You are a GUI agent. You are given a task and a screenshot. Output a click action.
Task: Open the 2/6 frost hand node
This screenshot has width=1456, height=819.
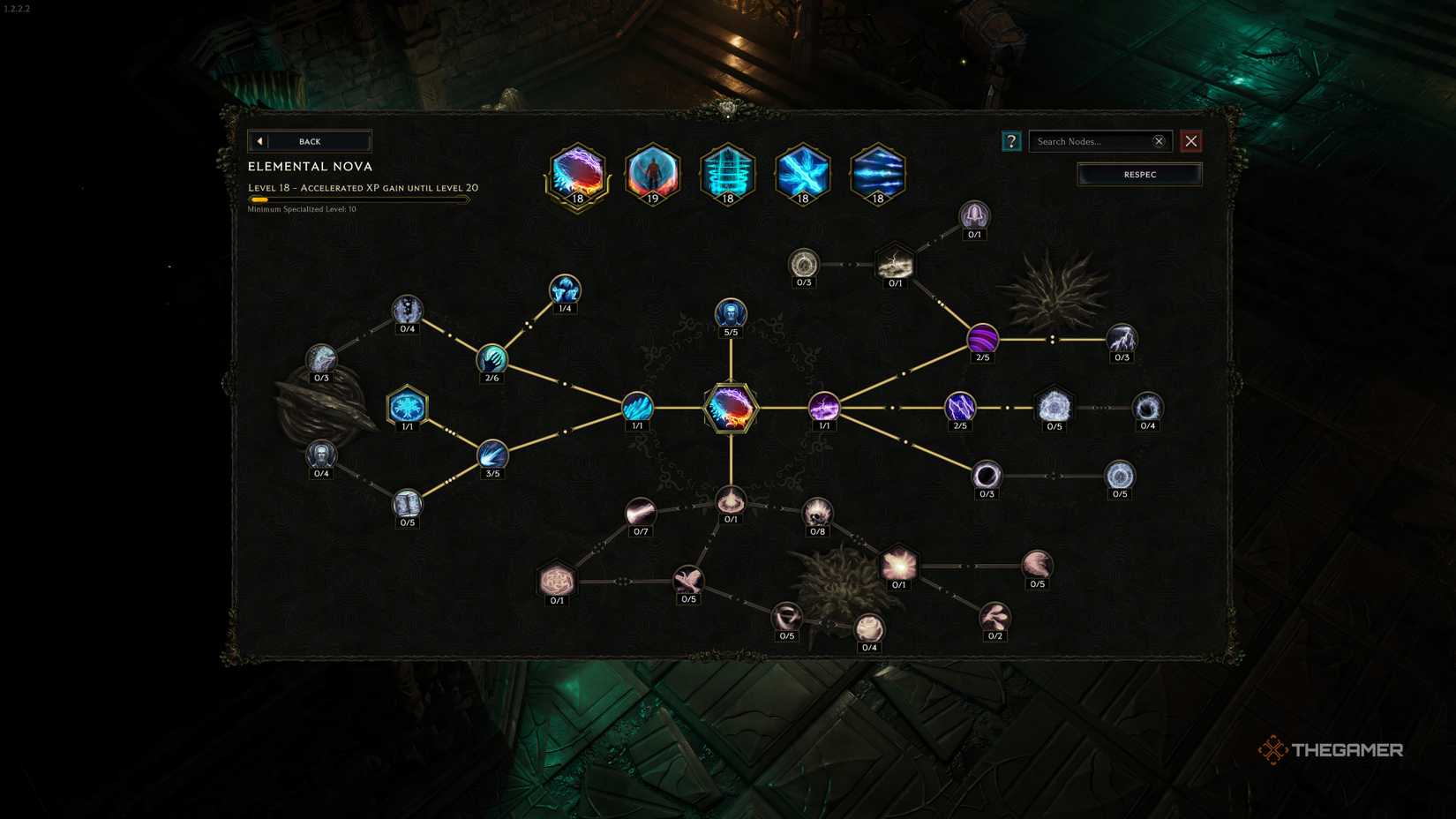coord(493,359)
